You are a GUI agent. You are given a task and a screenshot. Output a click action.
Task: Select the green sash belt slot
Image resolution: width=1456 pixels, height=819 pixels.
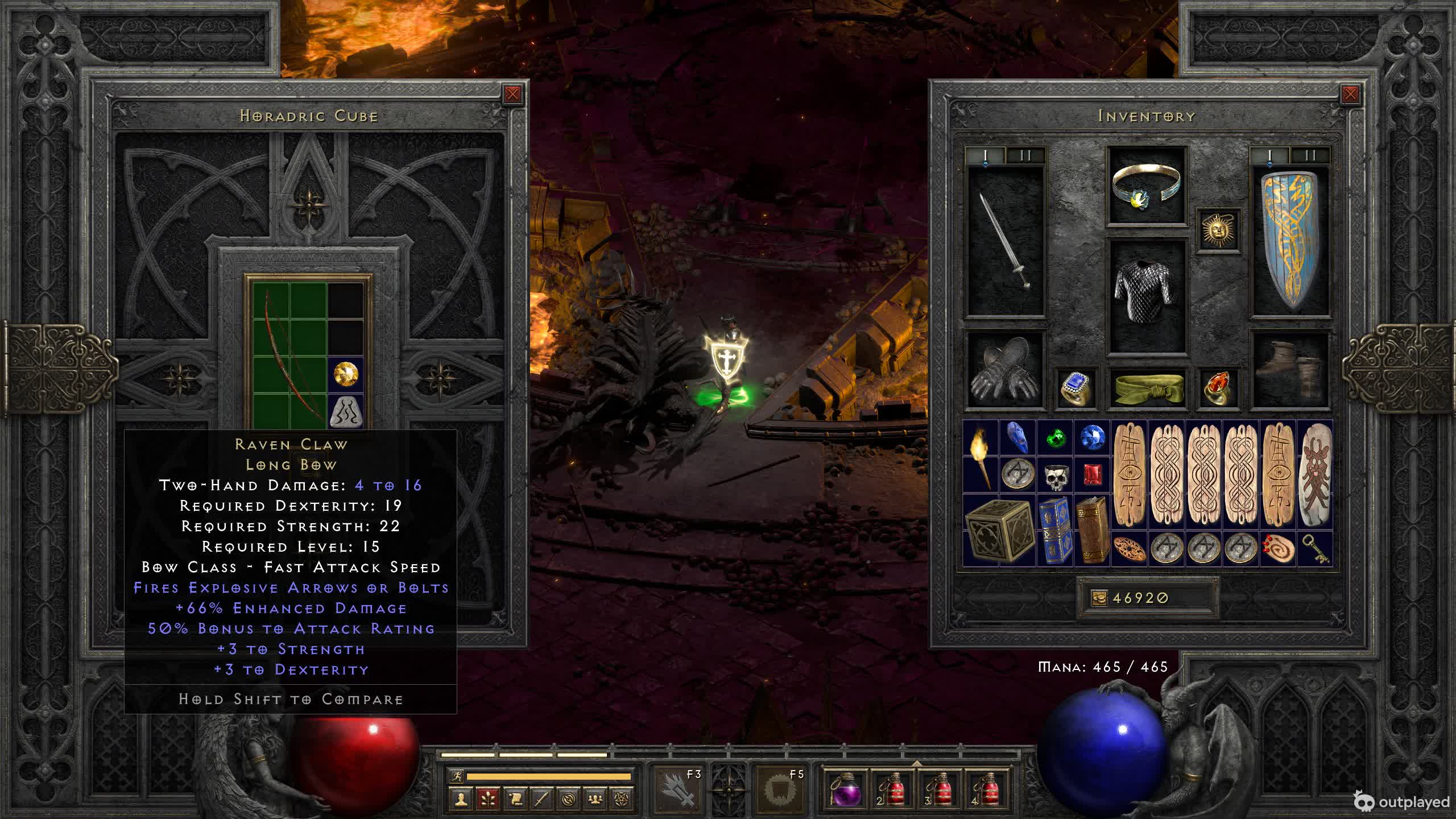1146,388
